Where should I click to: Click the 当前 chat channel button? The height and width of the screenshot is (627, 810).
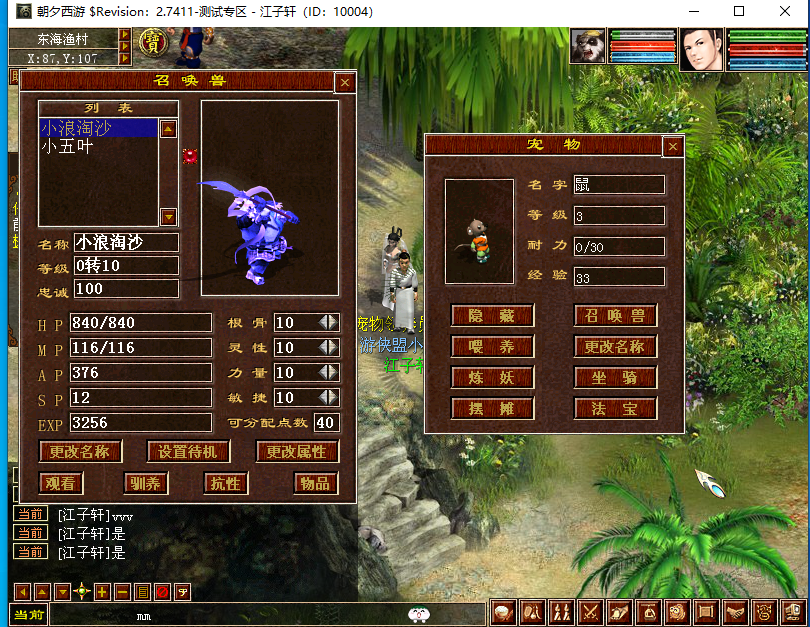28,615
